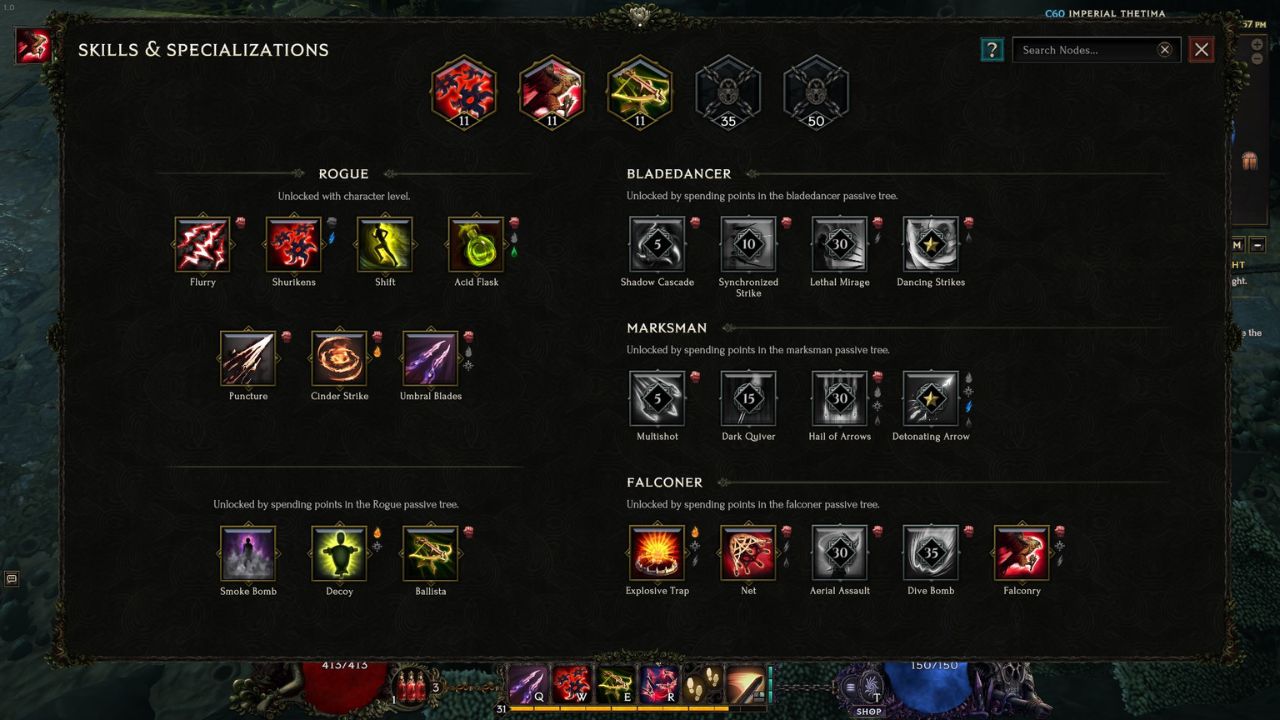Open the Dark Quiver skill

748,397
